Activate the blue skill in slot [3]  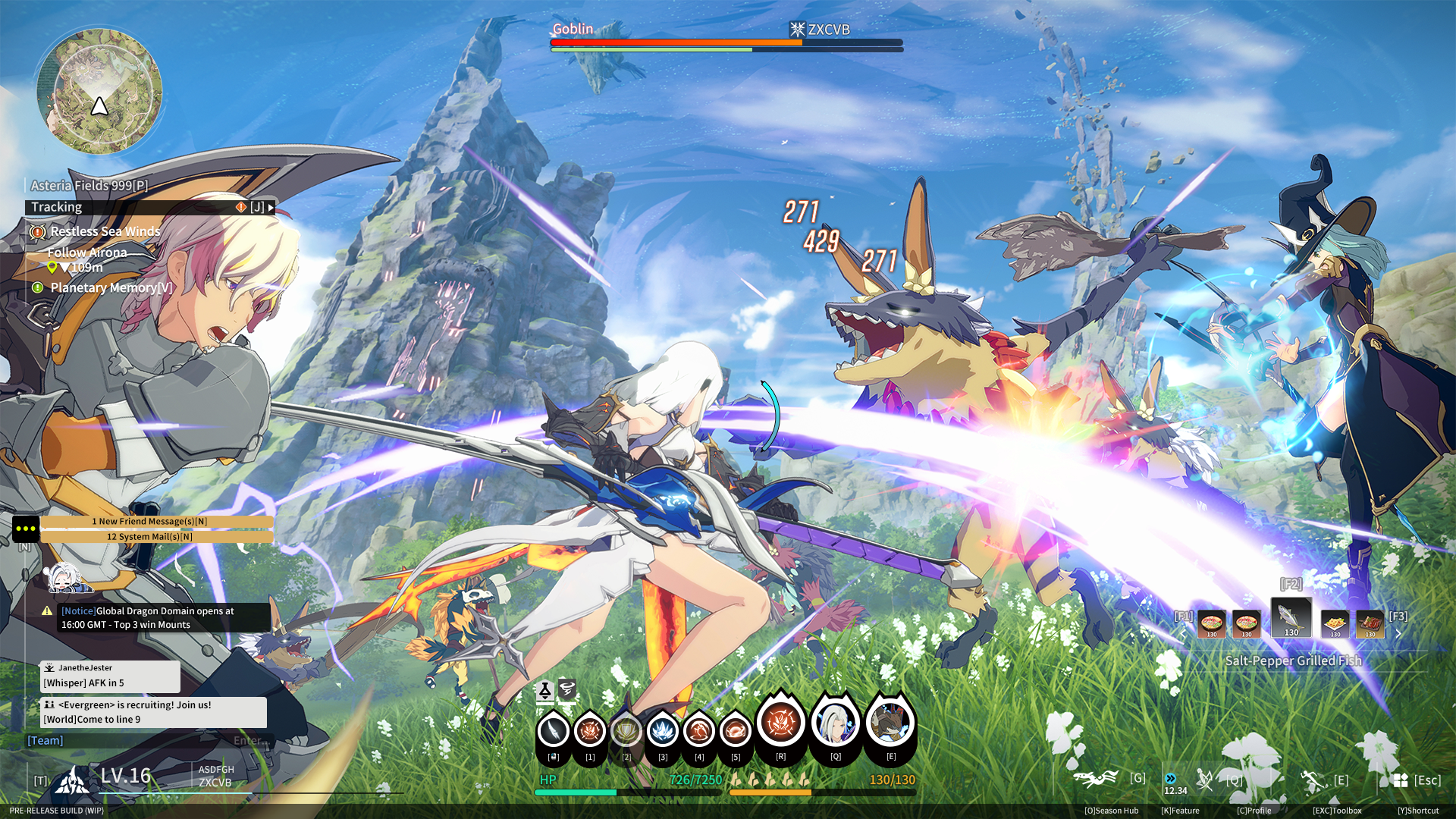click(663, 732)
